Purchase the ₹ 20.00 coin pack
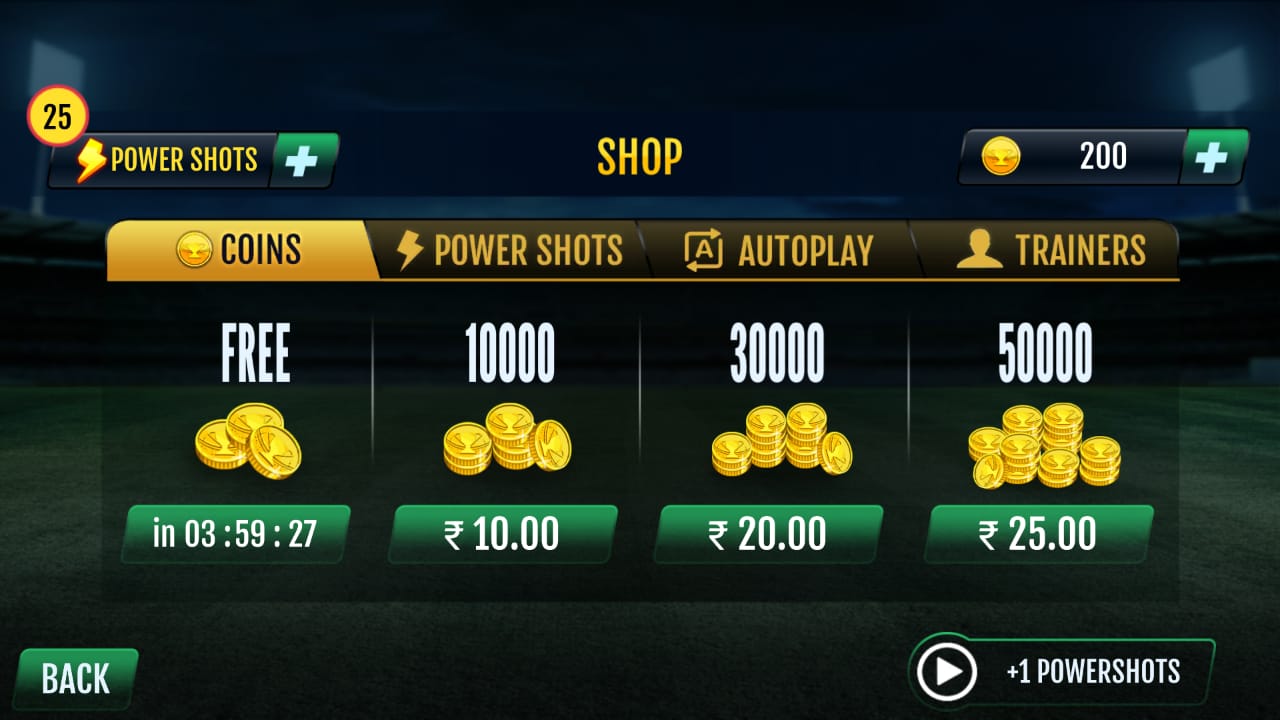 [768, 534]
